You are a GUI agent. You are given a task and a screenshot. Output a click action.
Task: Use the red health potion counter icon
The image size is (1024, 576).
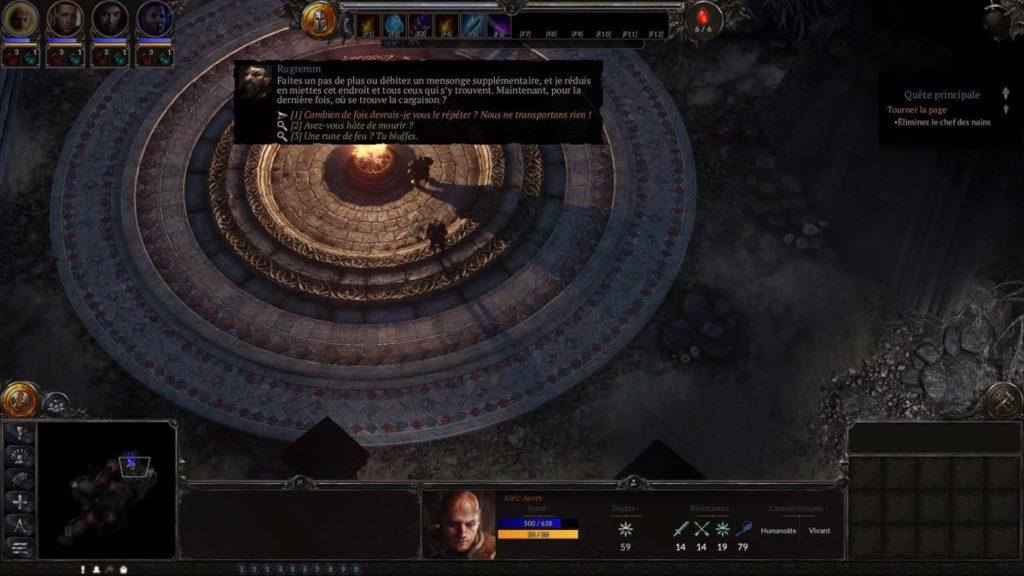[x=703, y=20]
